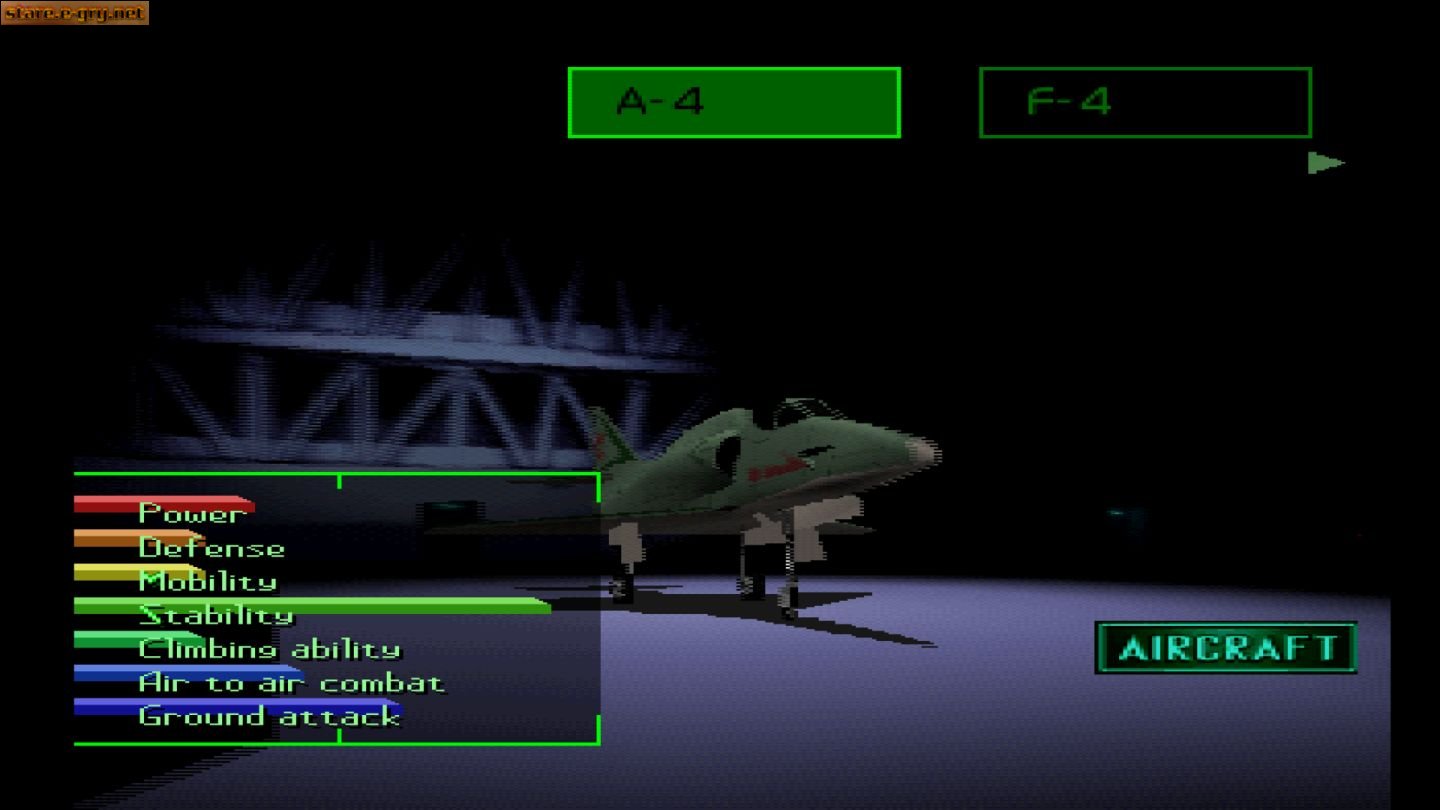Click the AIRCRAFT panel label

click(x=1226, y=647)
